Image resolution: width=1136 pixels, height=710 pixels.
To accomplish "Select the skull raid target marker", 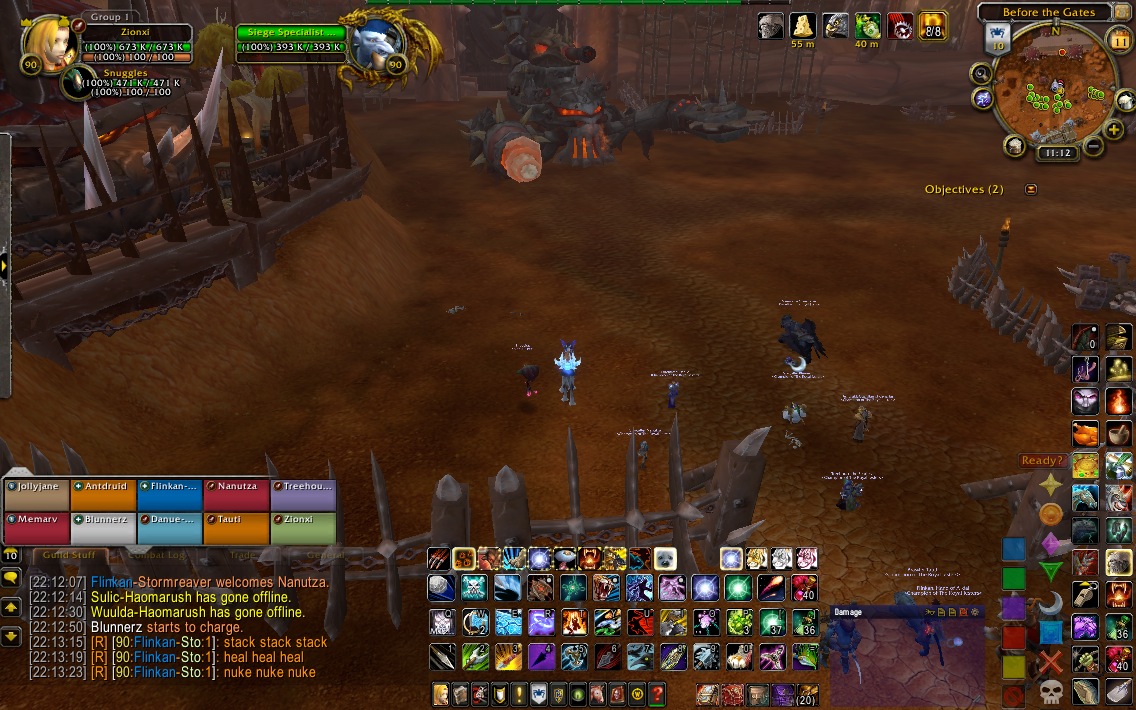I will [1050, 691].
